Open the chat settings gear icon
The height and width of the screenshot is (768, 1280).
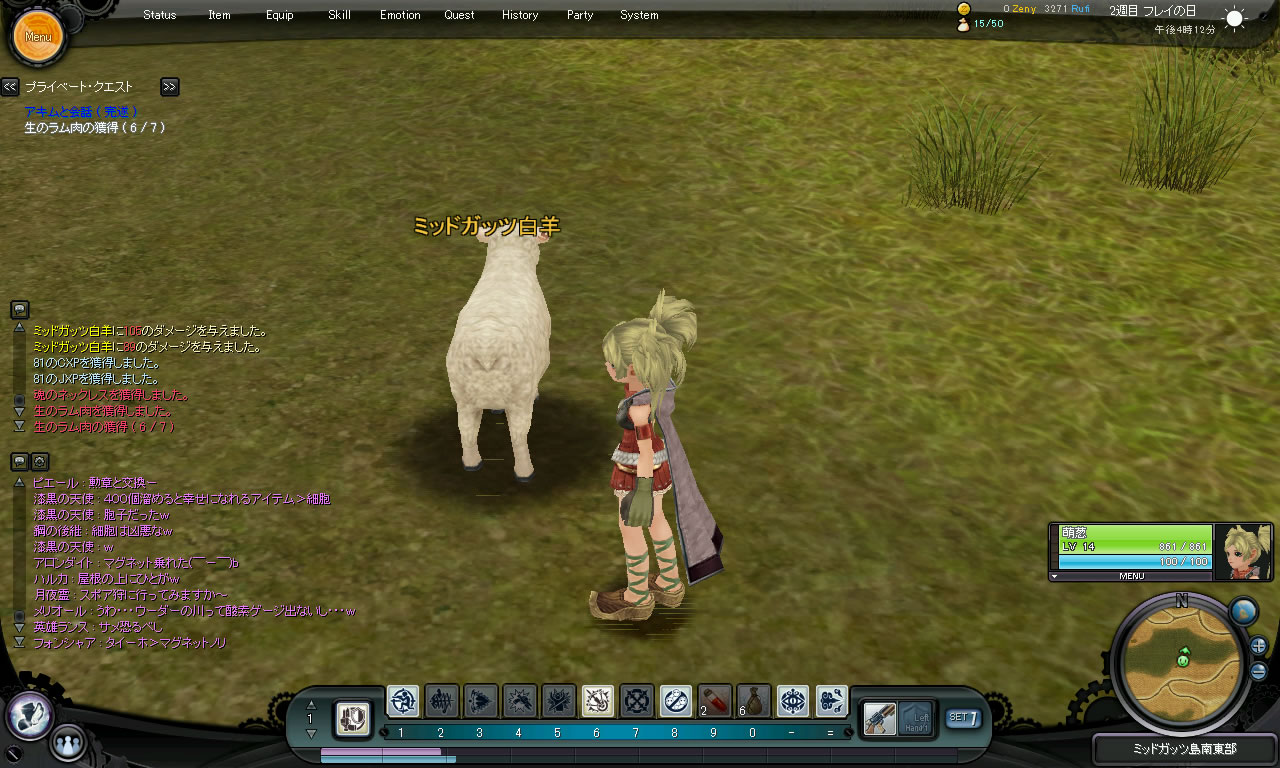(x=40, y=461)
